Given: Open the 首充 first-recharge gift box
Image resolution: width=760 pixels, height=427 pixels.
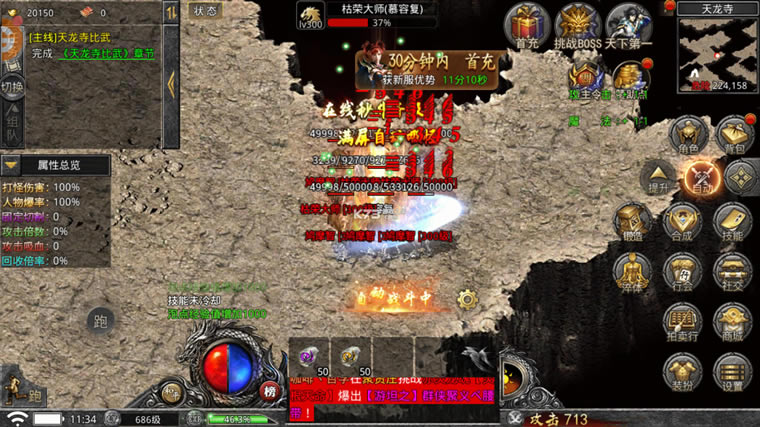Looking at the screenshot, I should pos(527,24).
